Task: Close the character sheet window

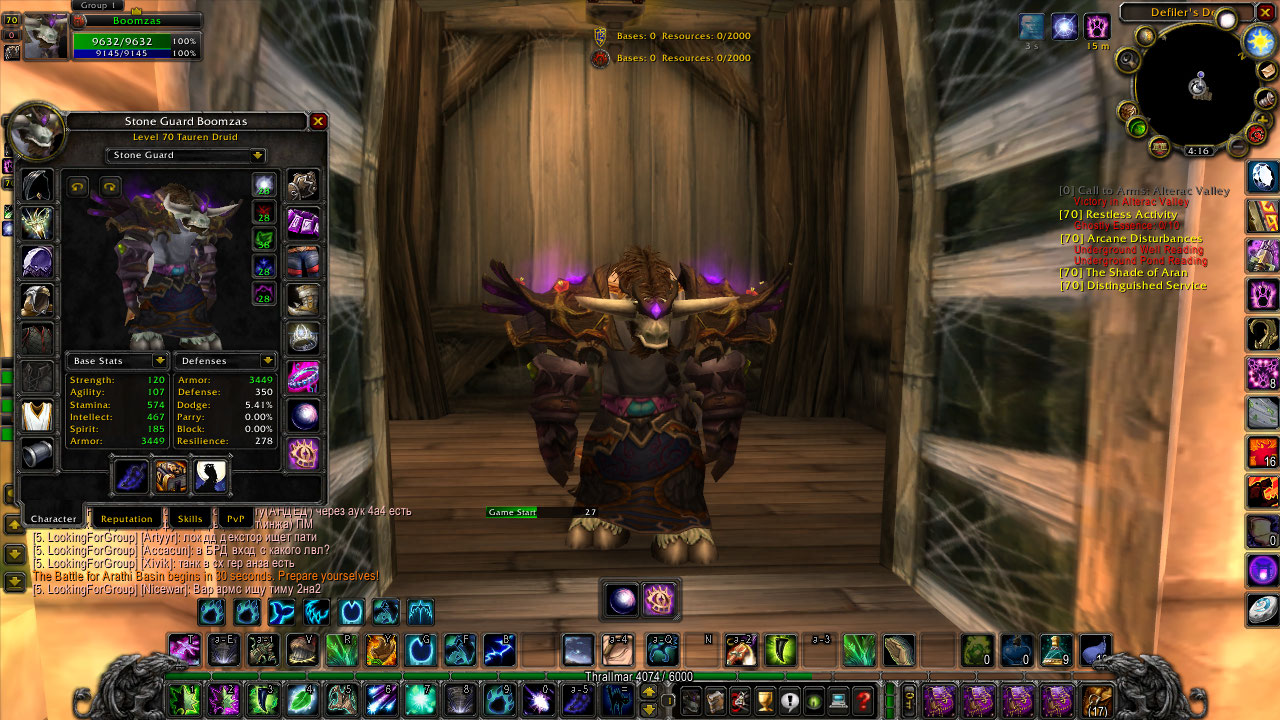Action: point(318,122)
